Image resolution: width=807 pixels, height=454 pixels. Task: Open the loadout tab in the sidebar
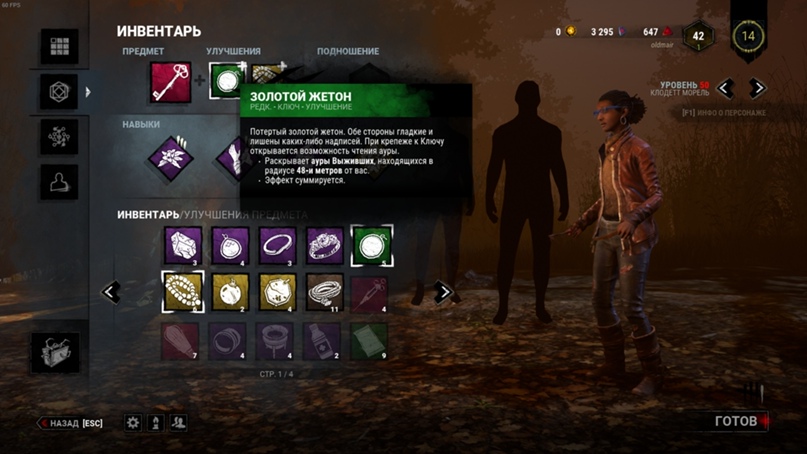(59, 92)
